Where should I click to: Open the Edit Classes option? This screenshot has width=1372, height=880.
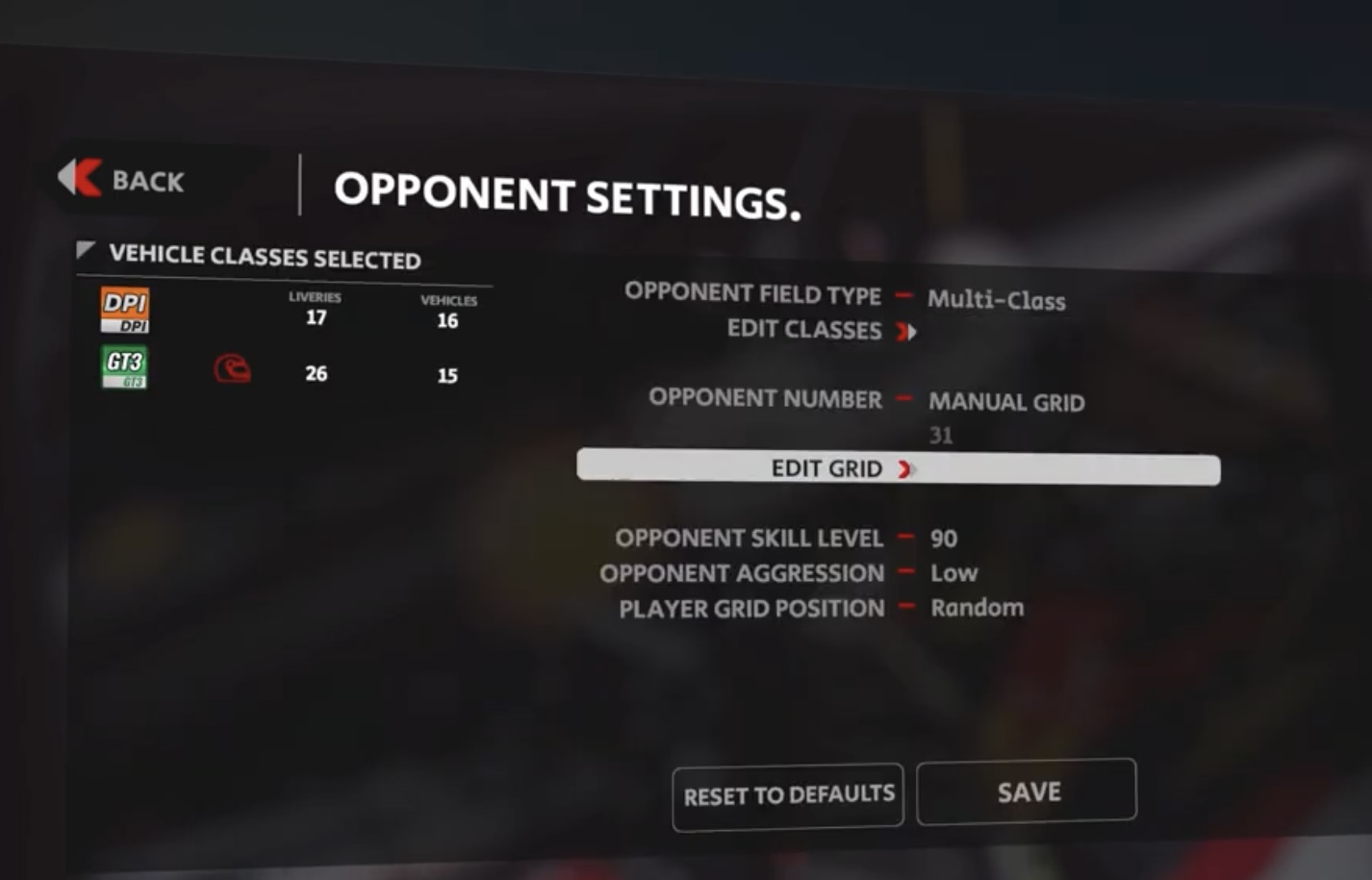click(821, 331)
